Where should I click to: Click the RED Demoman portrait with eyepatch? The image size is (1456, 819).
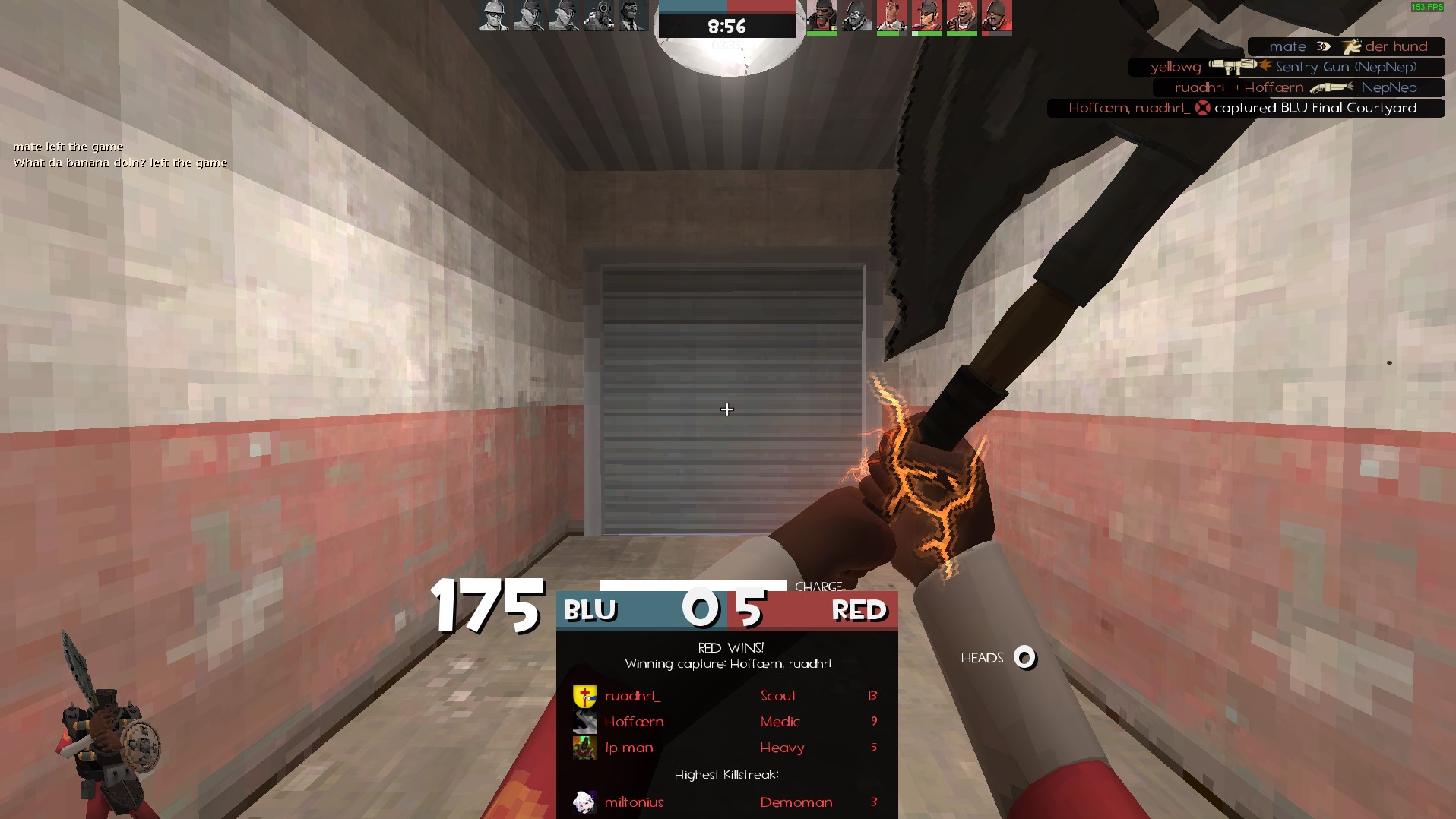821,16
